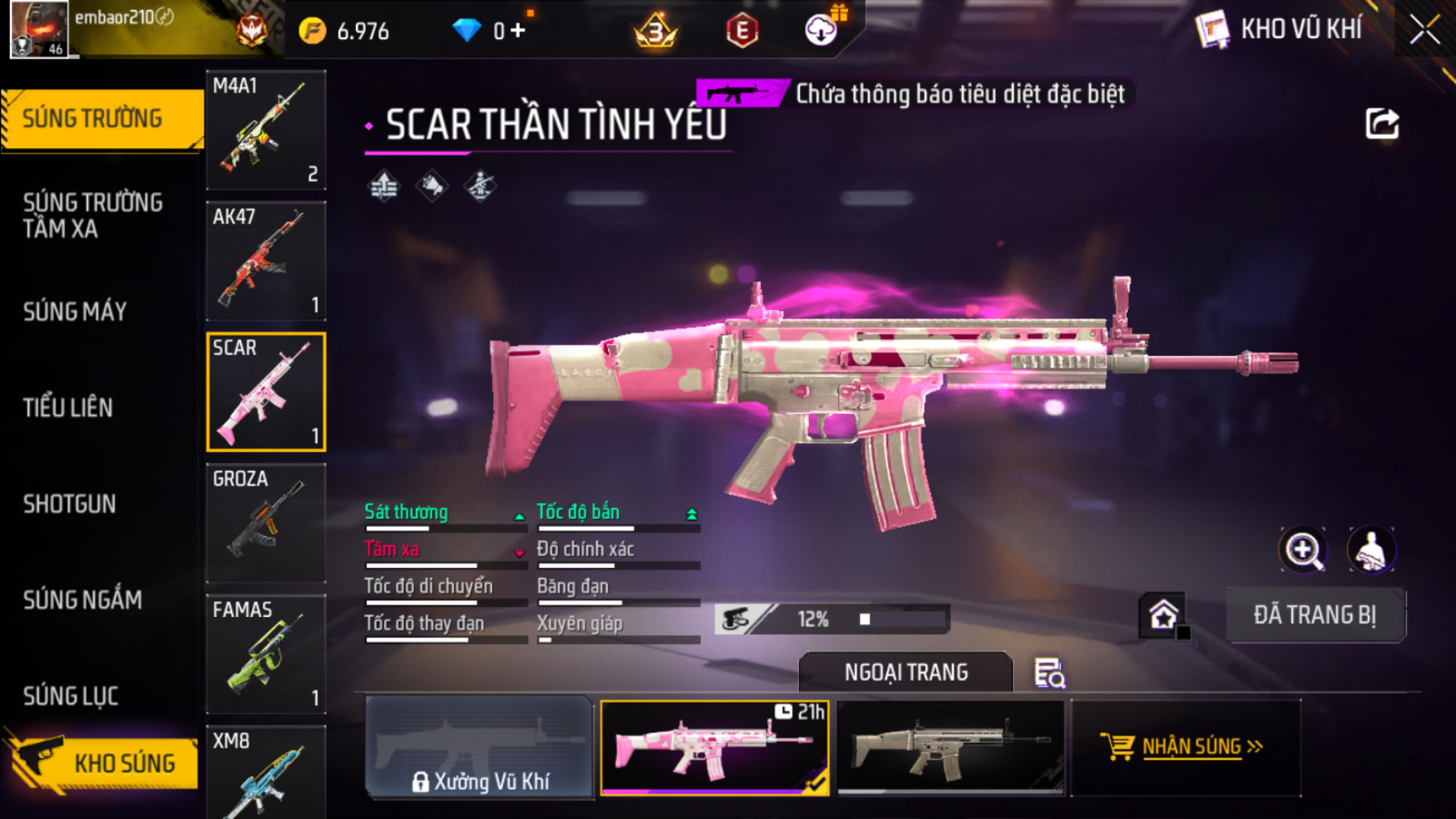Choose the FAMAS weapon tile

pyautogui.click(x=266, y=654)
